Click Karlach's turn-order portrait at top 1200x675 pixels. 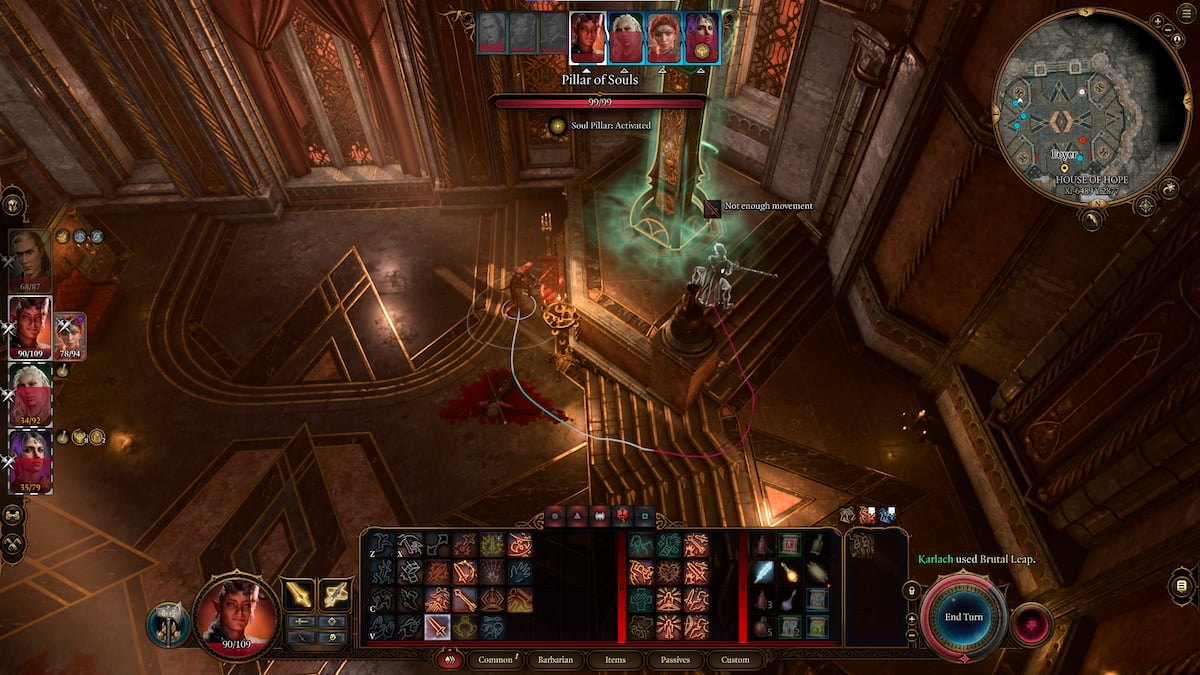587,38
